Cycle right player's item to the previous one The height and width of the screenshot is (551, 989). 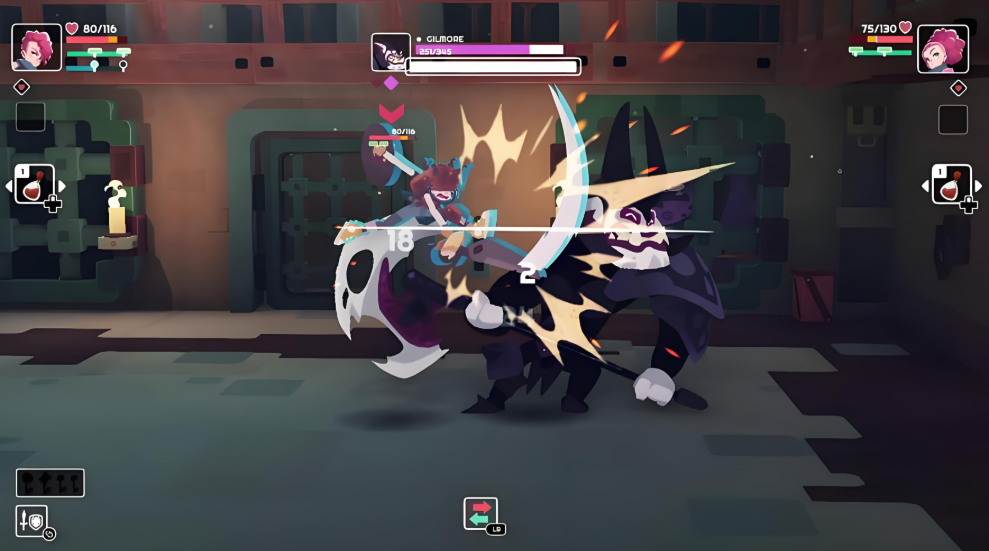pos(925,186)
